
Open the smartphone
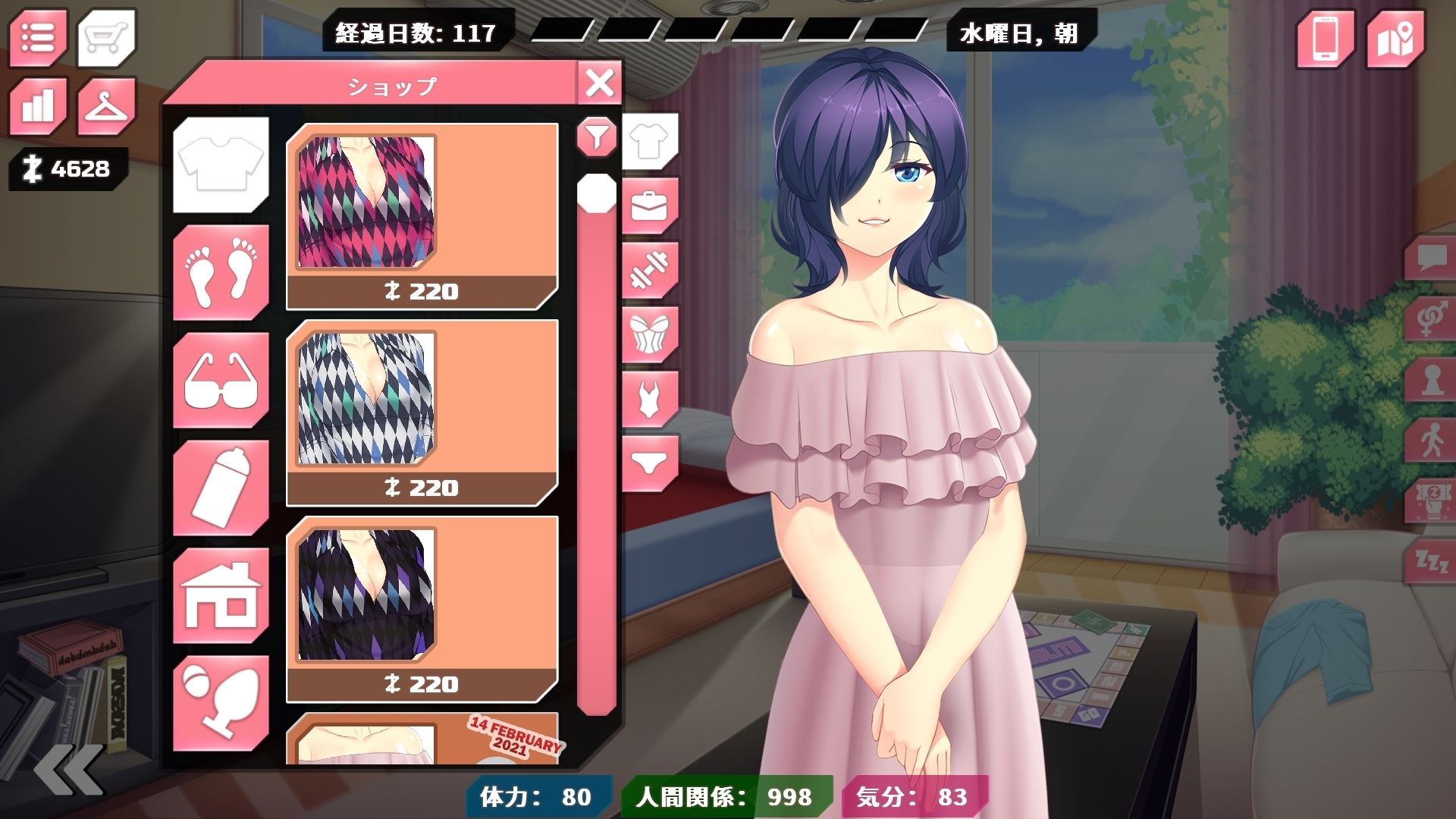coord(1324,38)
